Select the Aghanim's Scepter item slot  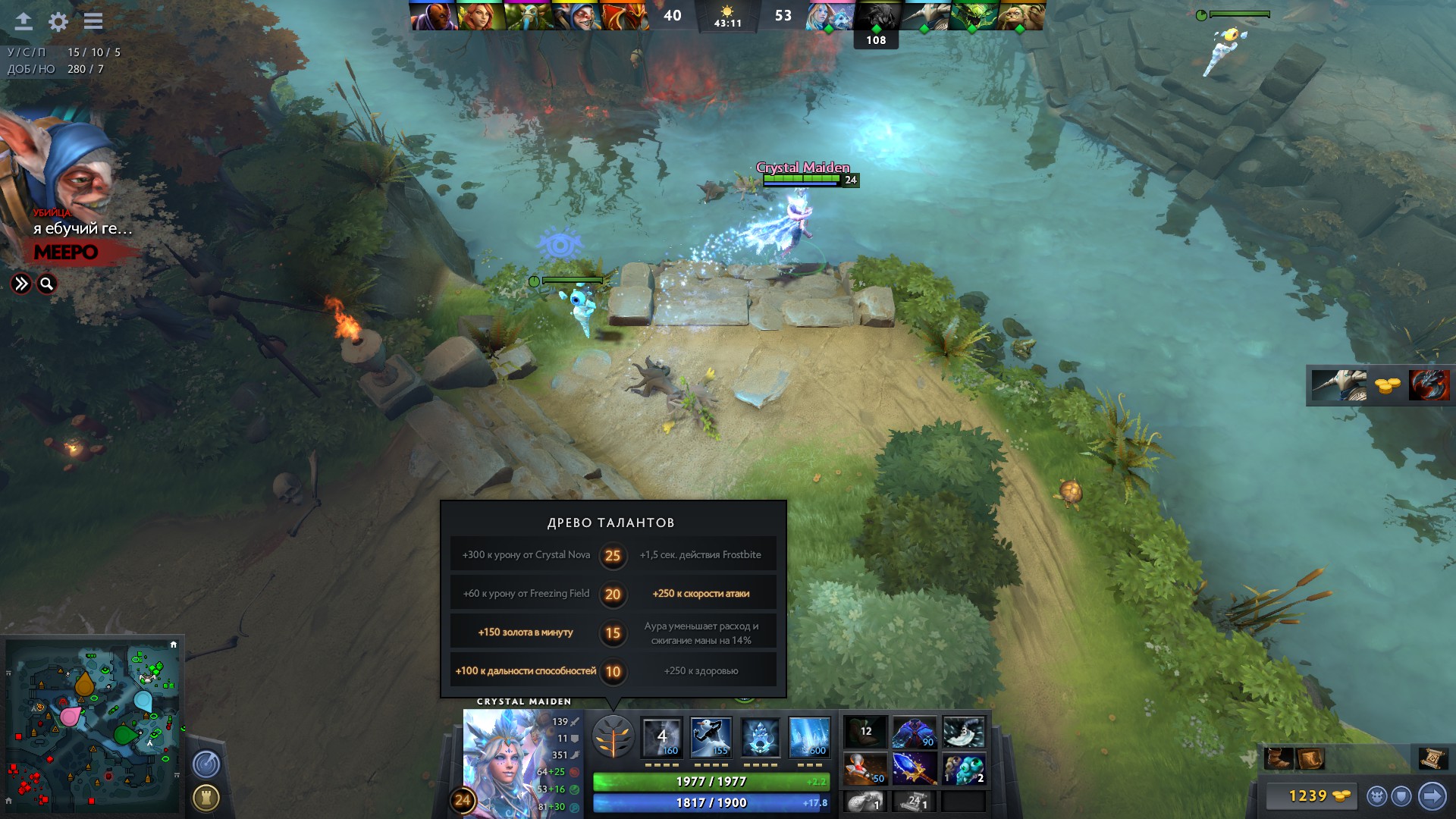coord(915,767)
